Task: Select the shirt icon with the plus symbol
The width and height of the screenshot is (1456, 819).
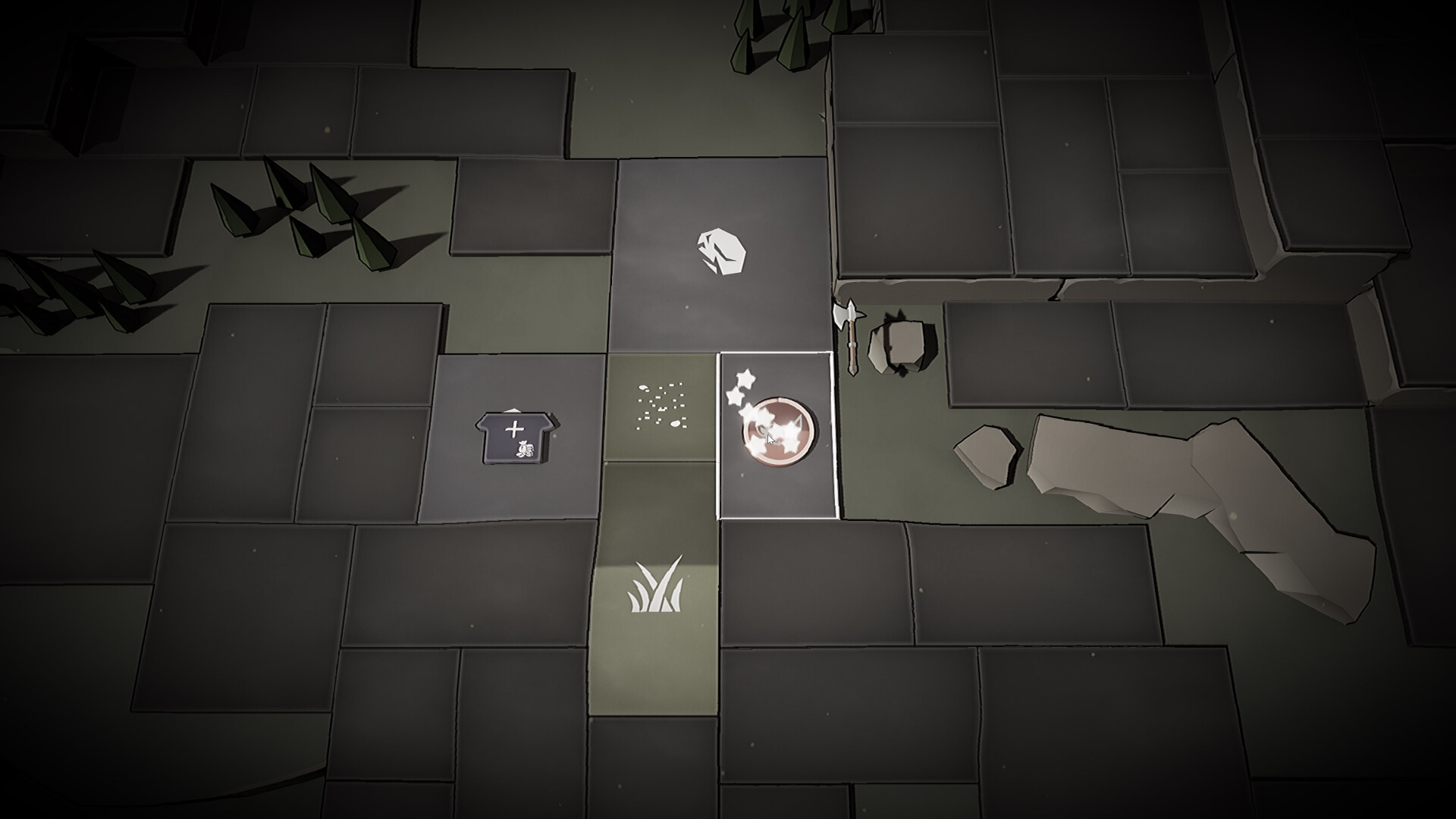Action: click(516, 436)
